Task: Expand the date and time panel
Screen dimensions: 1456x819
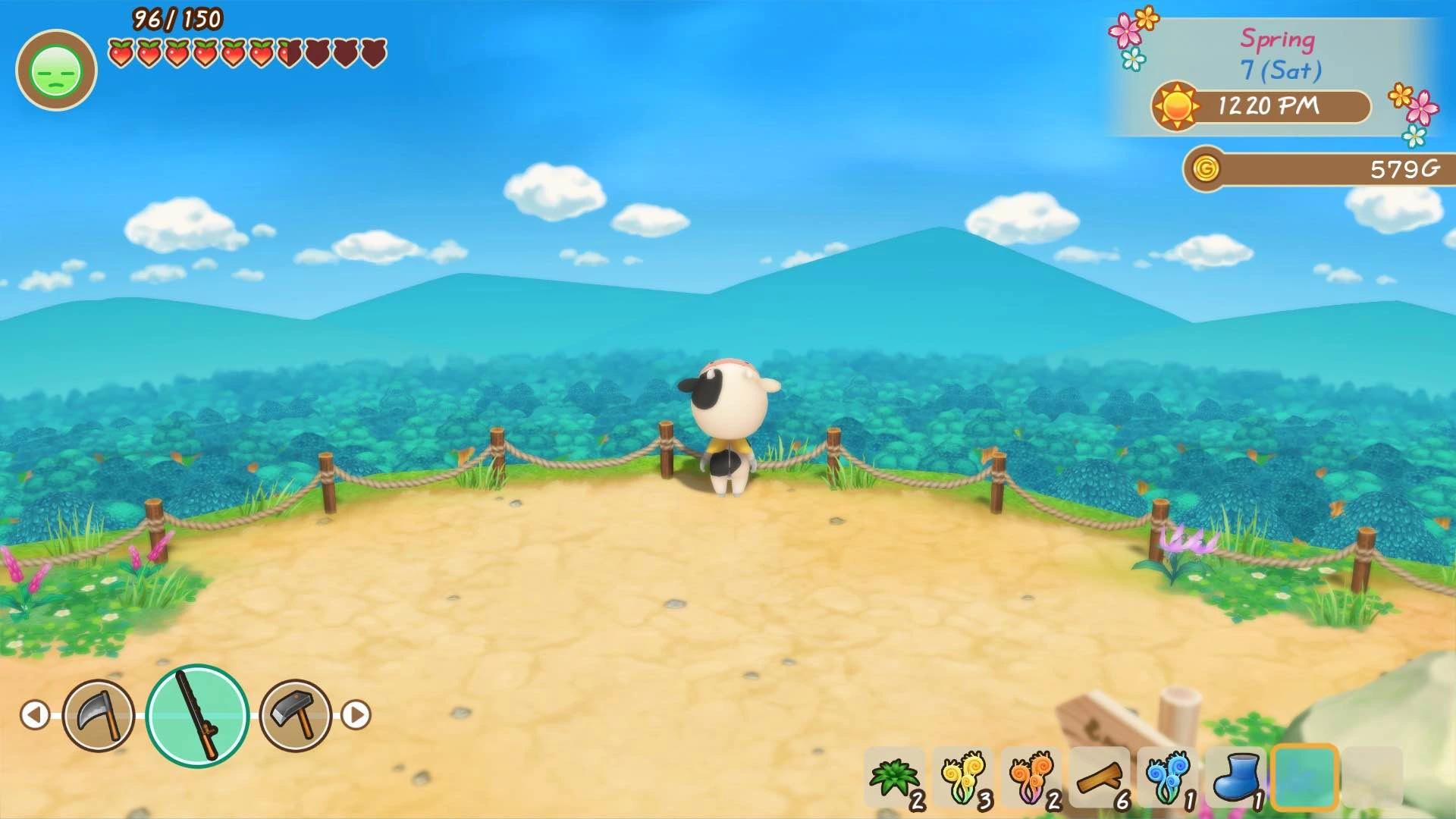Action: pyautogui.click(x=1282, y=76)
